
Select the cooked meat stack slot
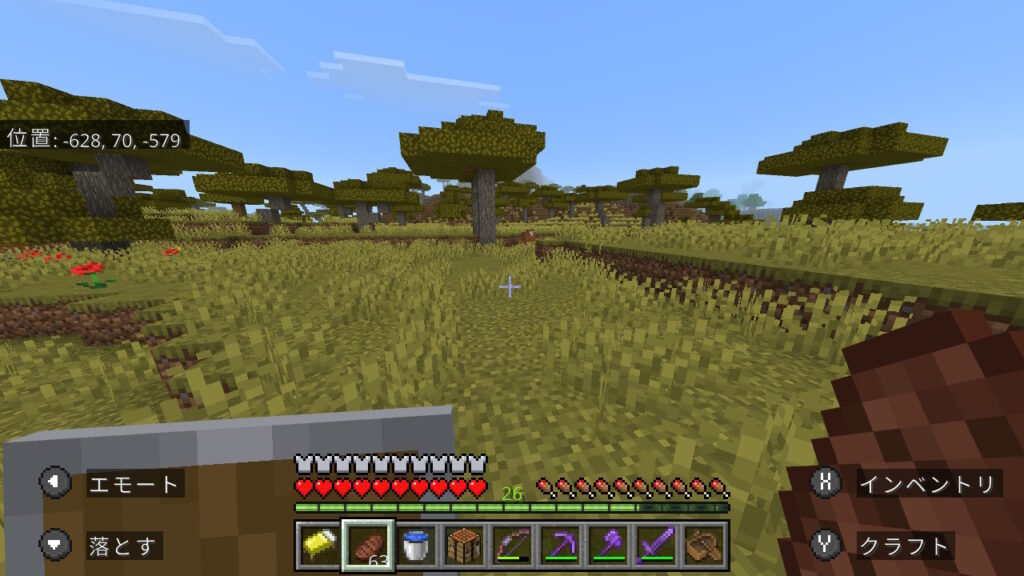tap(367, 546)
